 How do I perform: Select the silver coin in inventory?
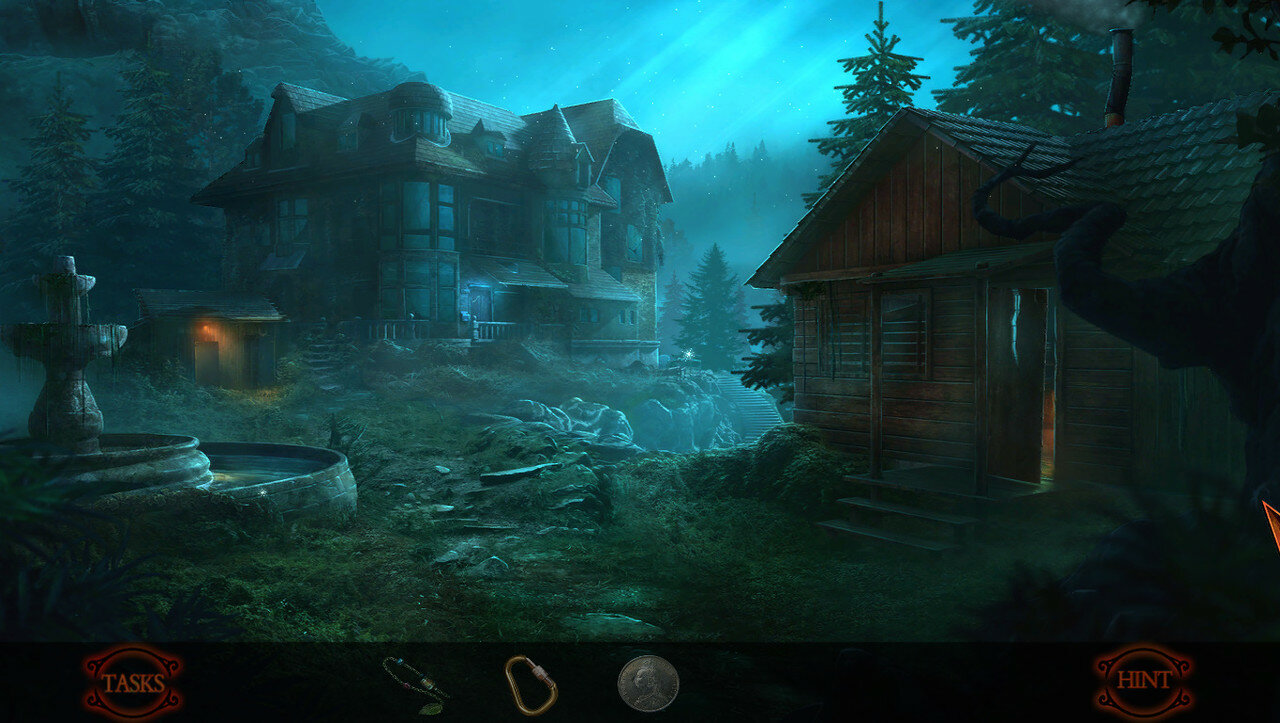(648, 683)
